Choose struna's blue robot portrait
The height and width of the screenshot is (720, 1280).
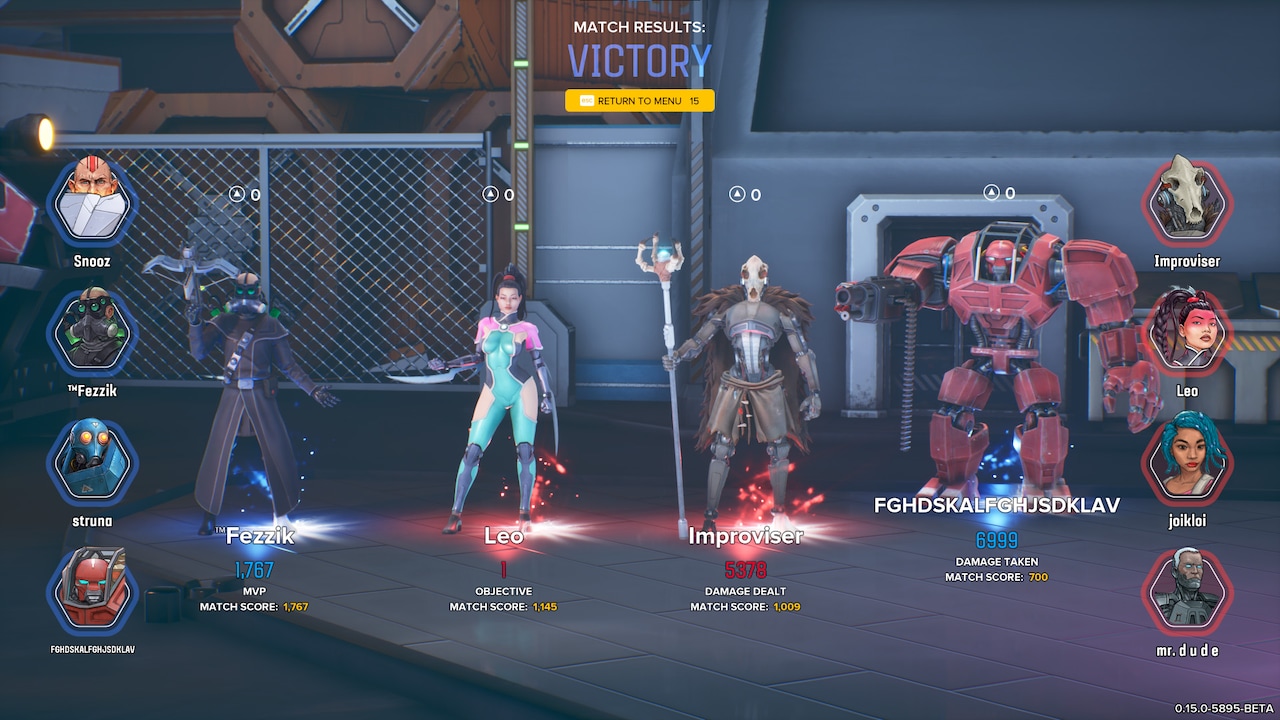coord(92,461)
